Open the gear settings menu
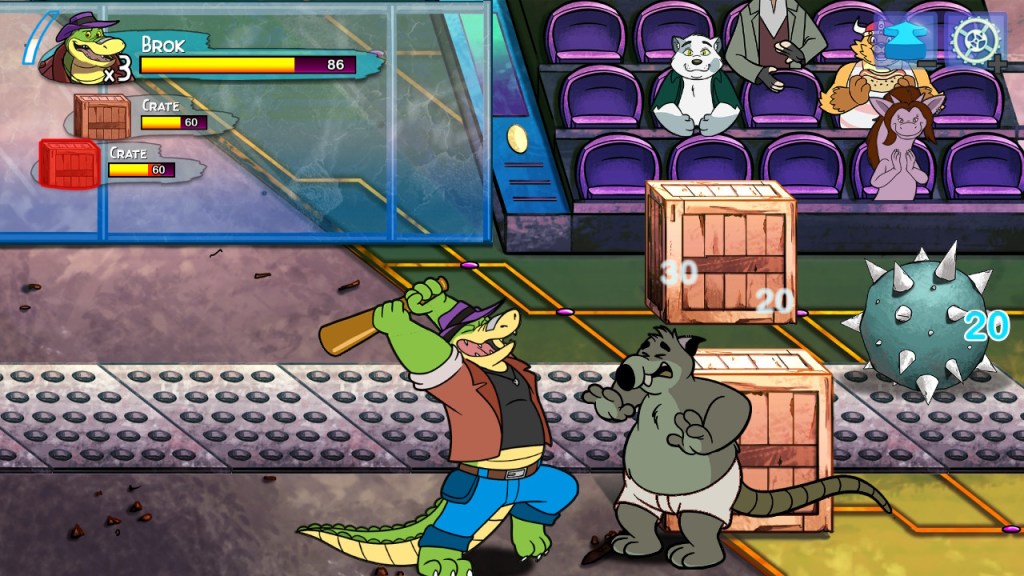Screen dimensions: 1024x576 (974, 40)
